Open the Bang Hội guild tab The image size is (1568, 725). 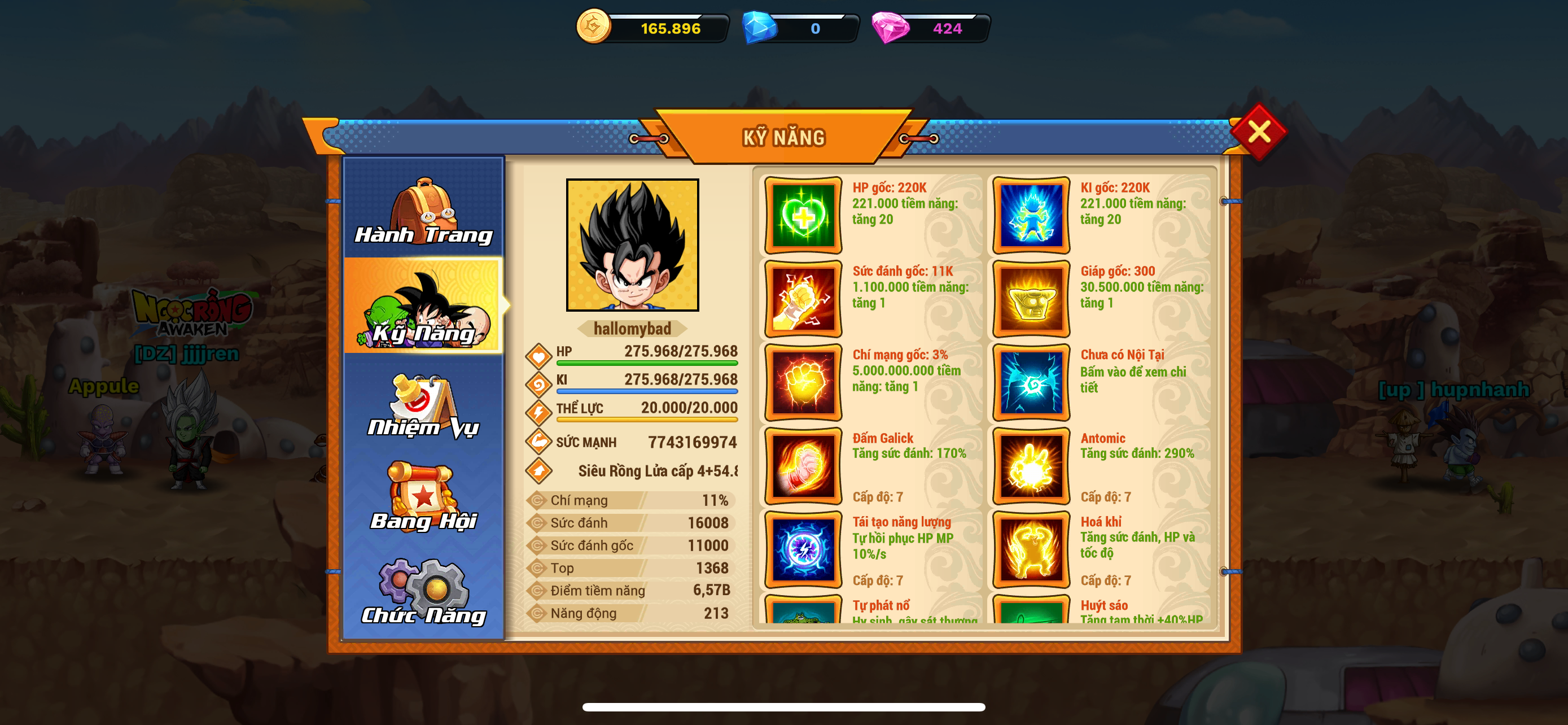click(424, 497)
